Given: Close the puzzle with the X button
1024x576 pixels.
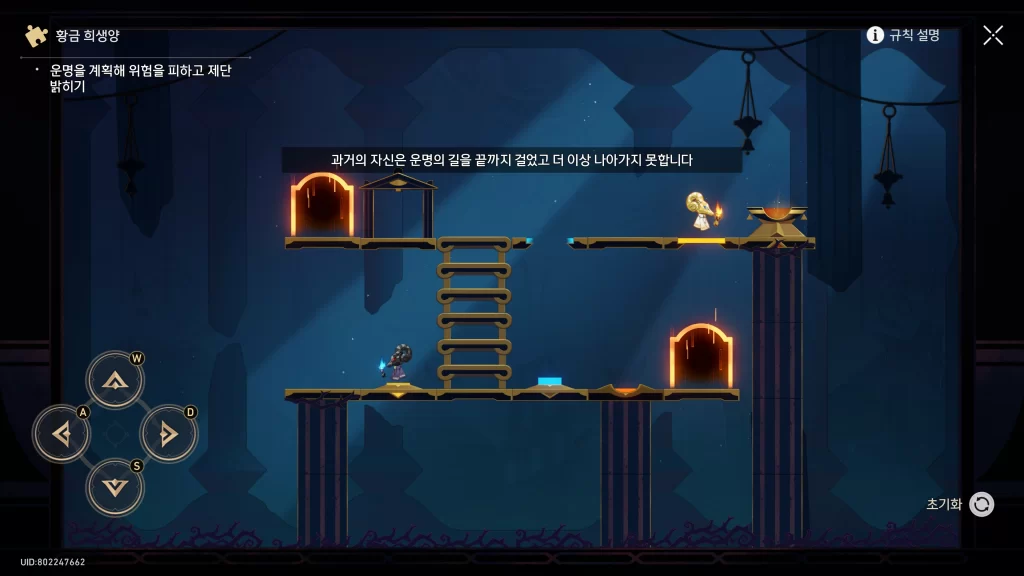Looking at the screenshot, I should (993, 35).
